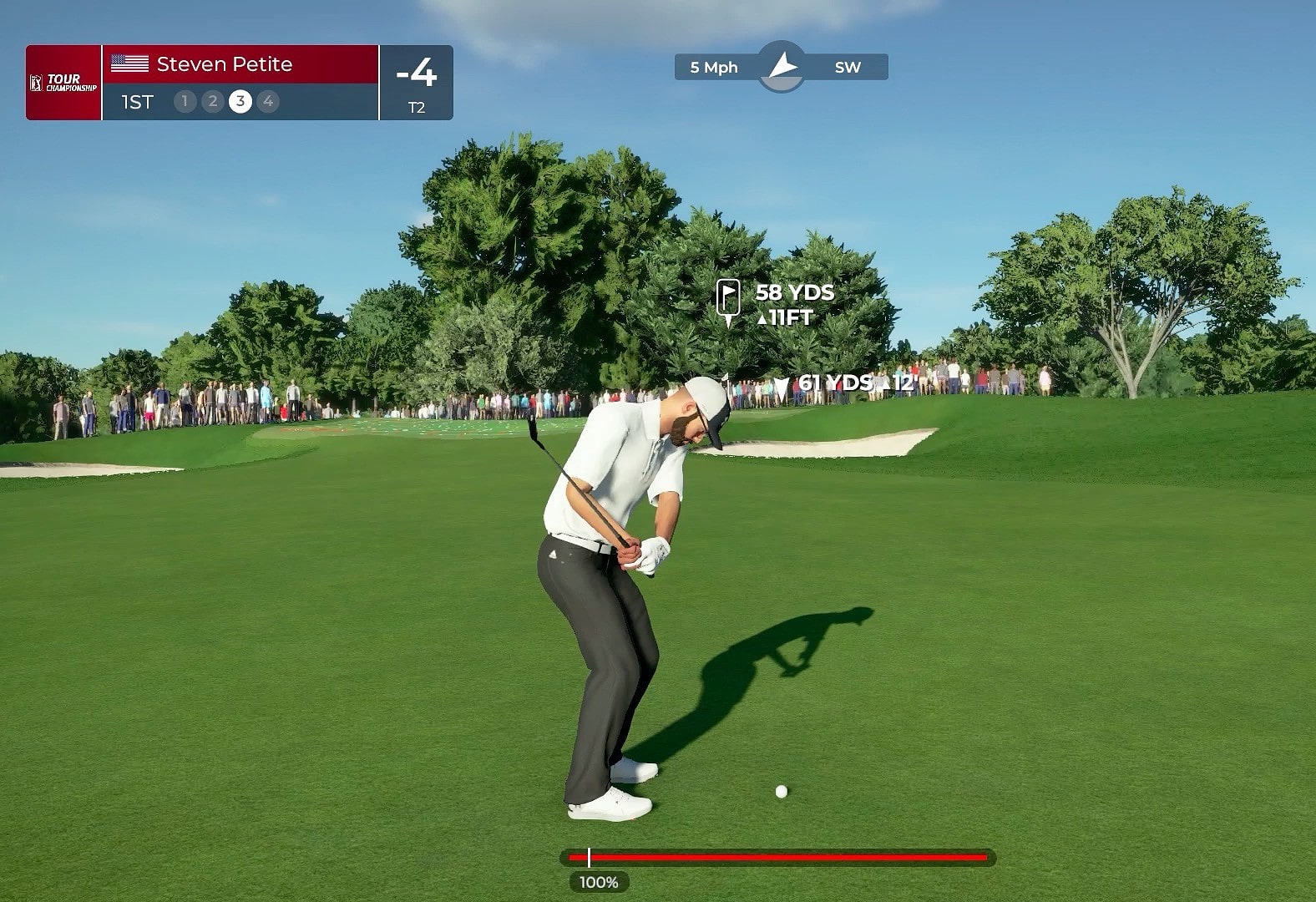Open the scoreboard for Steven Petite
The width and height of the screenshot is (1316, 902).
point(225,64)
